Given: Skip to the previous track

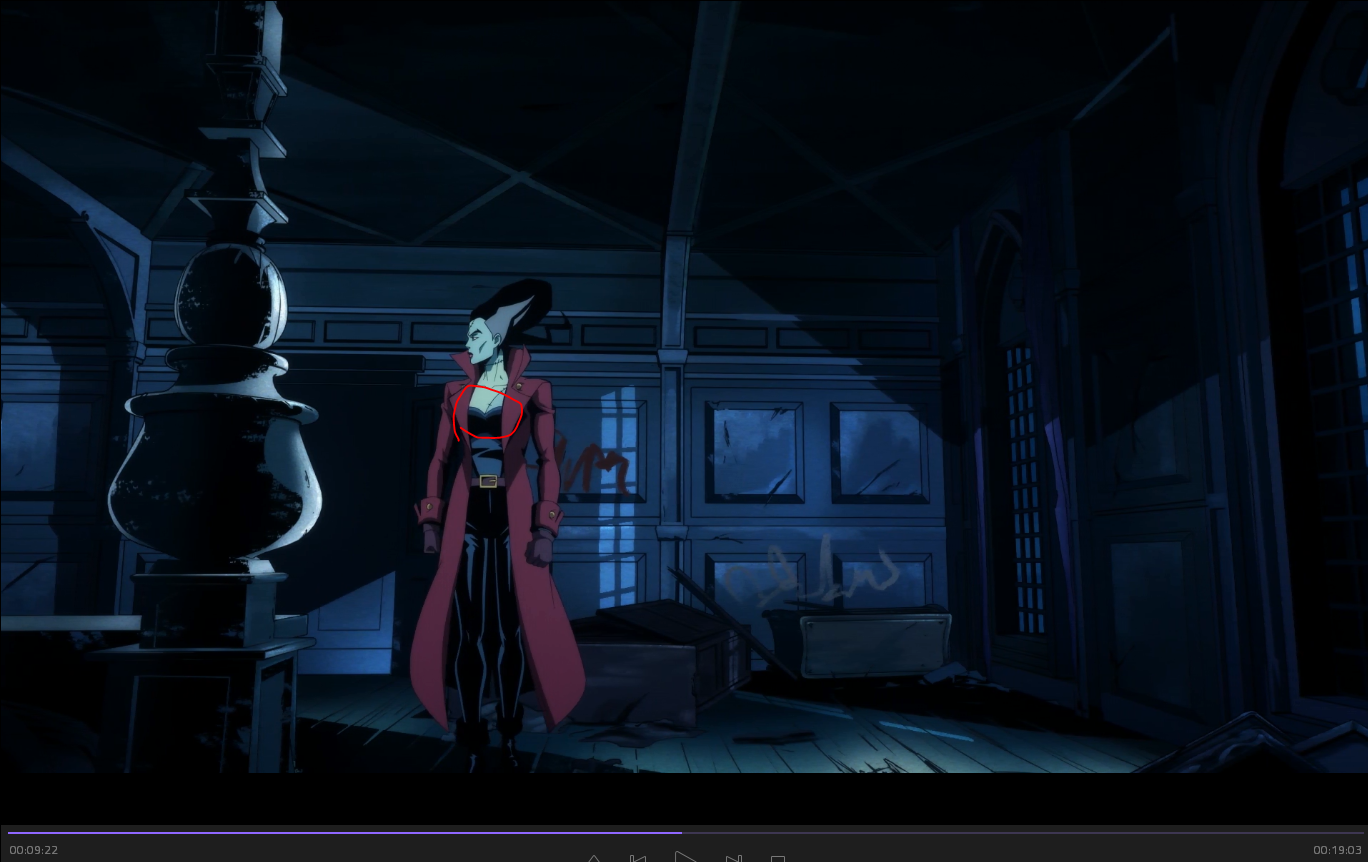Looking at the screenshot, I should [638, 858].
